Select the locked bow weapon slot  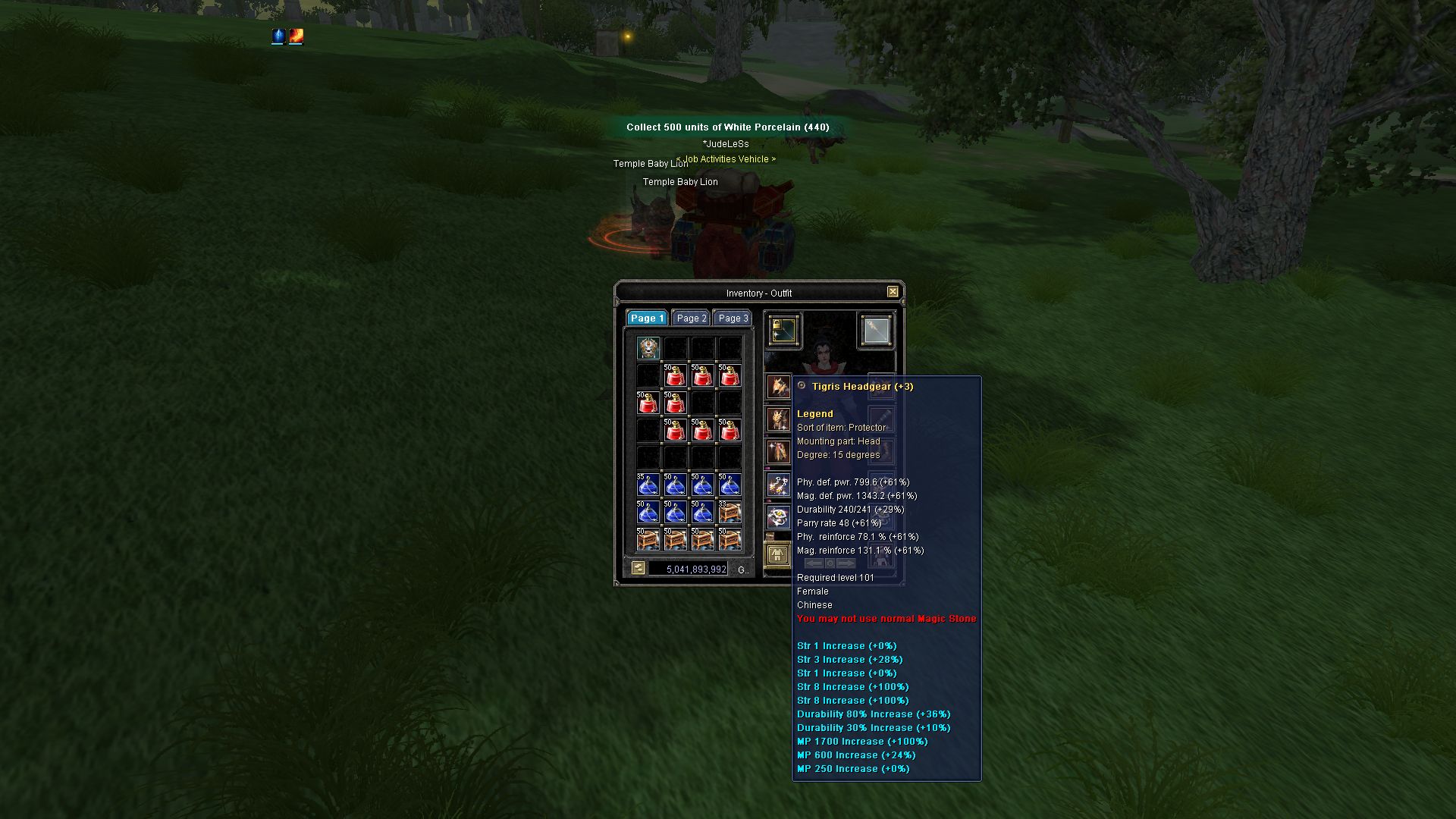[x=783, y=330]
